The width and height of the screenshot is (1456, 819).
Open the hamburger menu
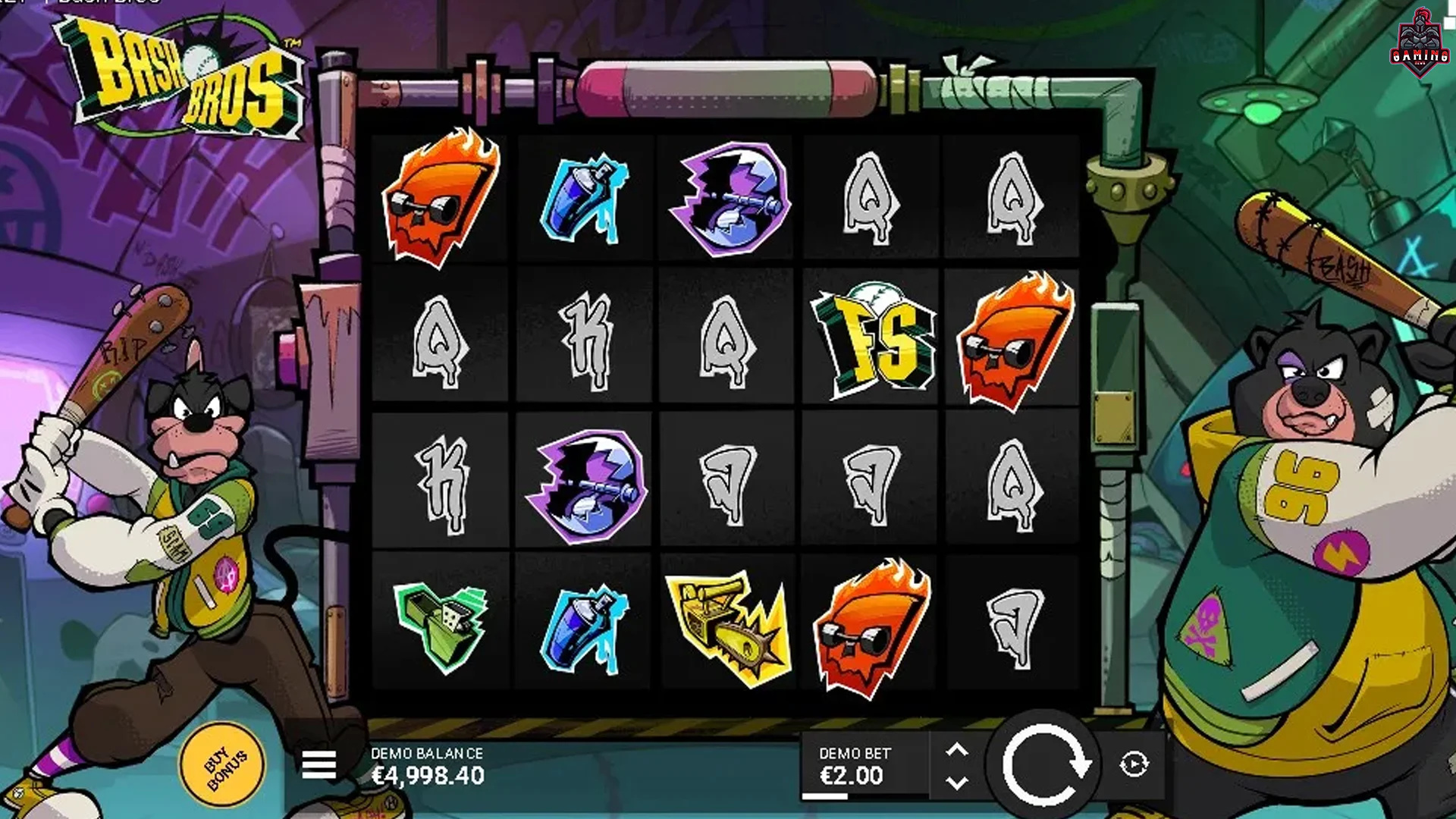point(318,764)
